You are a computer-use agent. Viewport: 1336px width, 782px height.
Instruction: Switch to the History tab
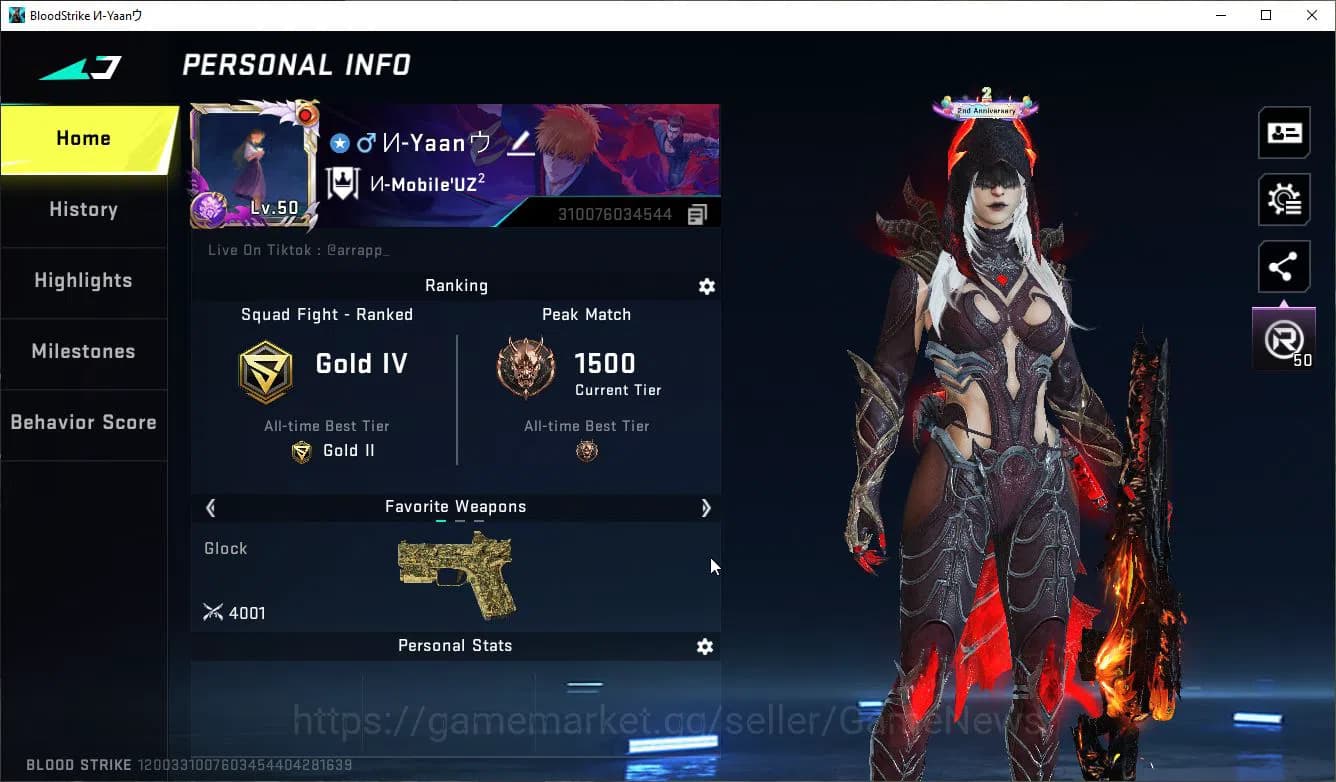pyautogui.click(x=83, y=210)
